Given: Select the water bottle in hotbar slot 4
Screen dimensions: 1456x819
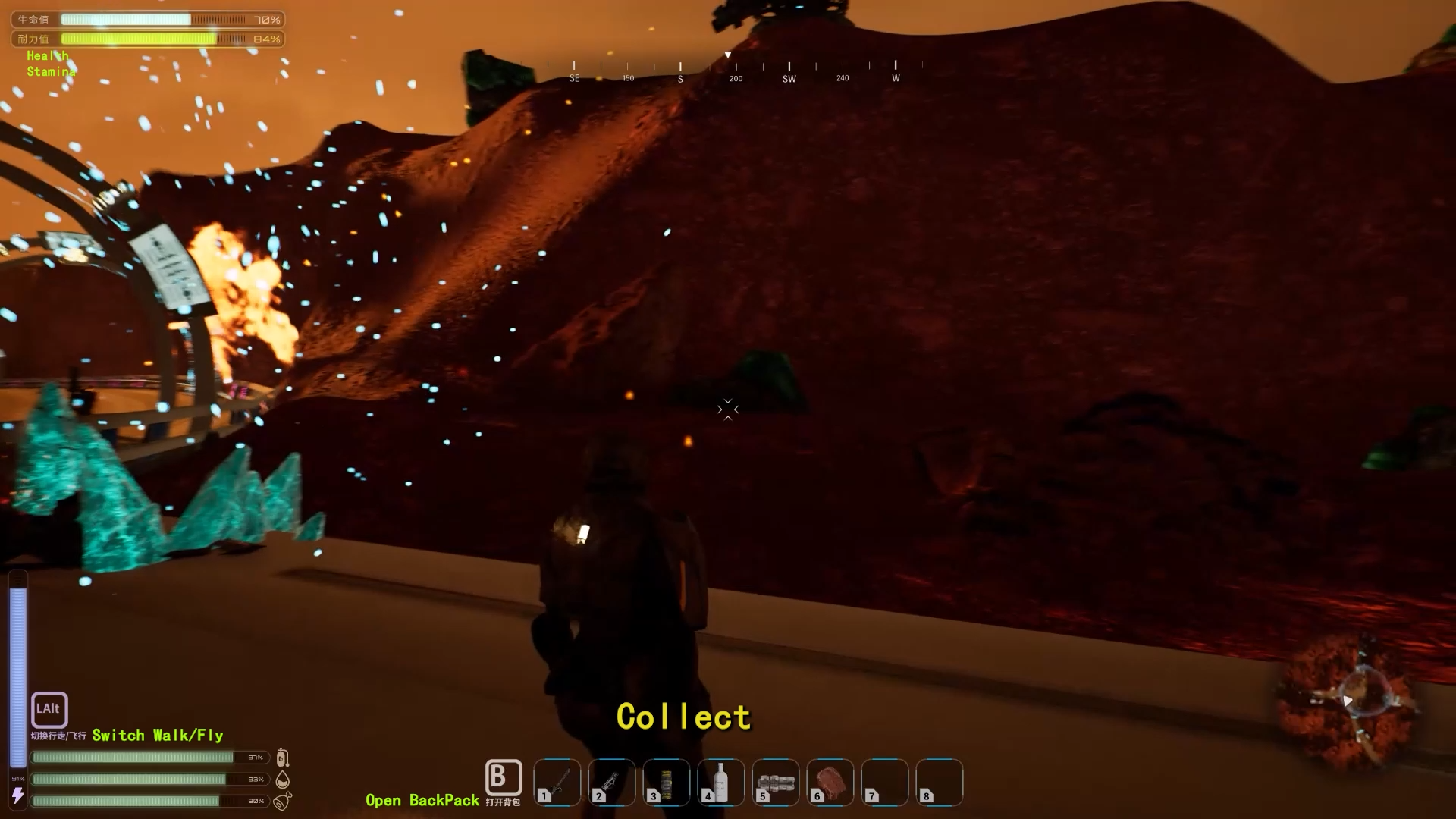Looking at the screenshot, I should (x=721, y=783).
